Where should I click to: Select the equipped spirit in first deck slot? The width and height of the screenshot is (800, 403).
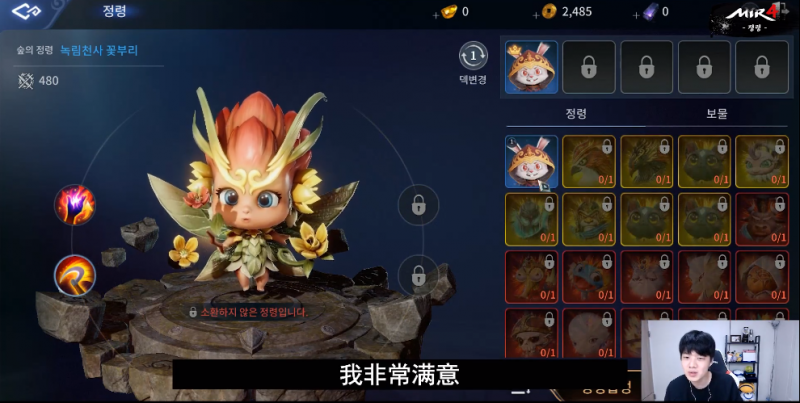(532, 67)
